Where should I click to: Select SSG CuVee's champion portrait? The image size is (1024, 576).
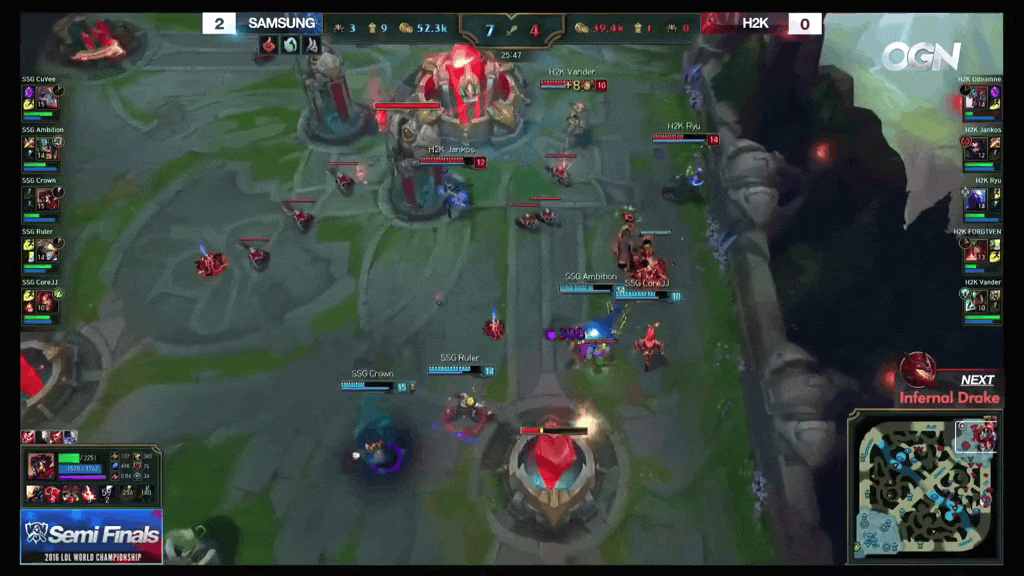[x=46, y=98]
